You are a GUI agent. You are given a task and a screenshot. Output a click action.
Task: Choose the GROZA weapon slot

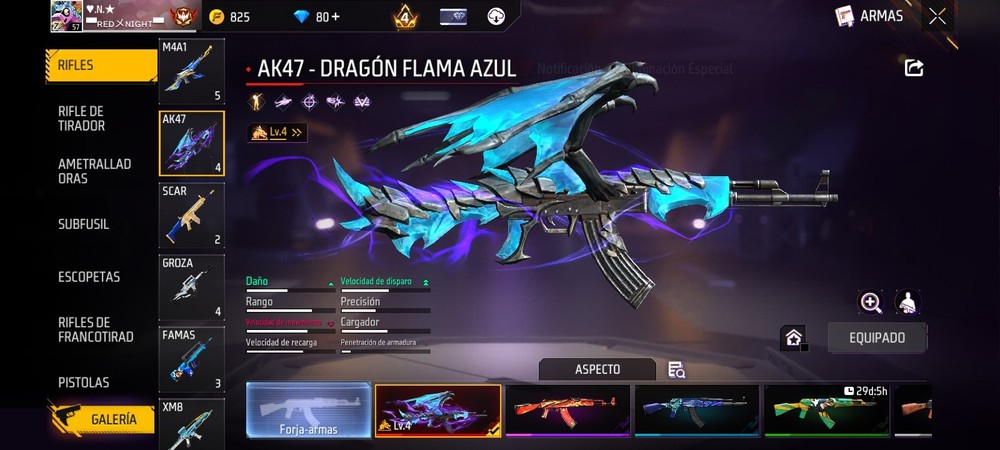coord(191,287)
